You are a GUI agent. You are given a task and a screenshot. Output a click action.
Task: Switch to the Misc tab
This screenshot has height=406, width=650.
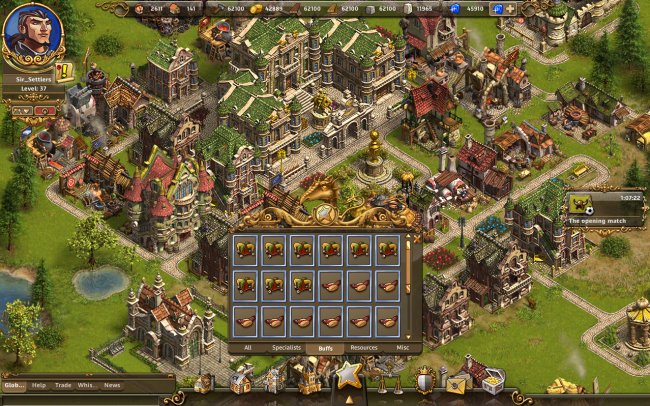[x=401, y=348]
